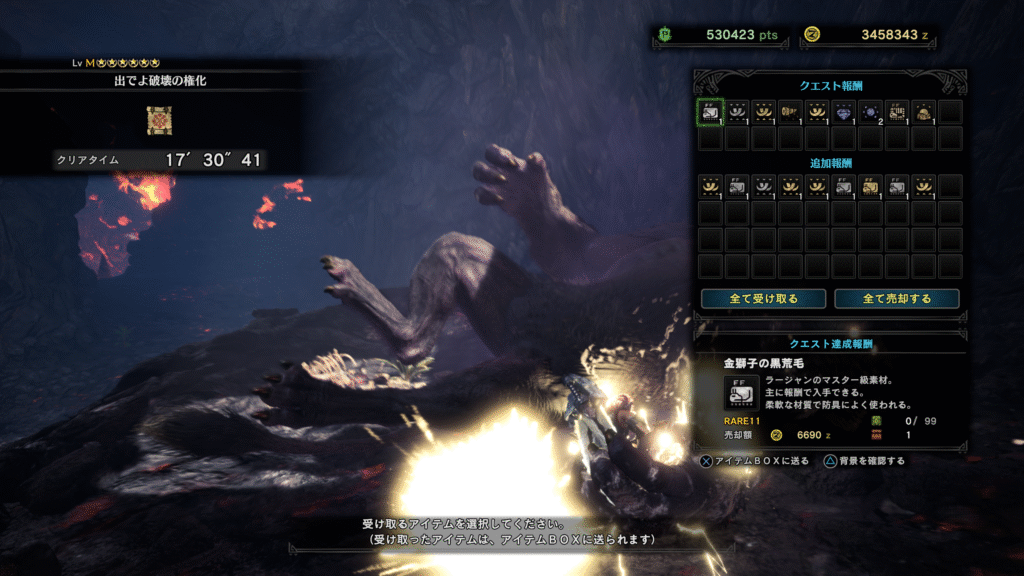Take the gold pelt in the 追加報酬 row
Screen dimensions: 1024x576
(x=870, y=186)
